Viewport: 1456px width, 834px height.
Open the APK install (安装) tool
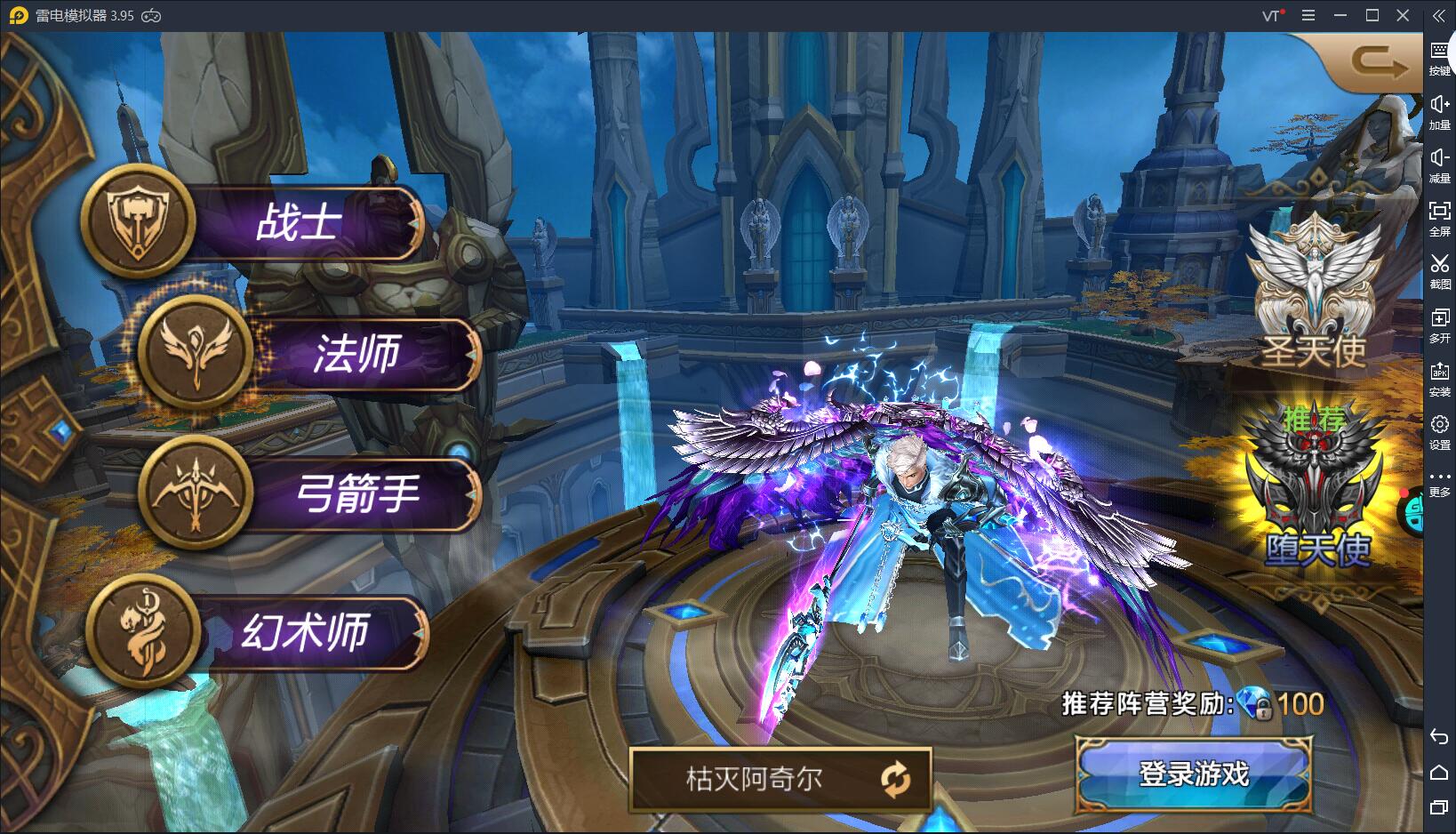click(1442, 378)
